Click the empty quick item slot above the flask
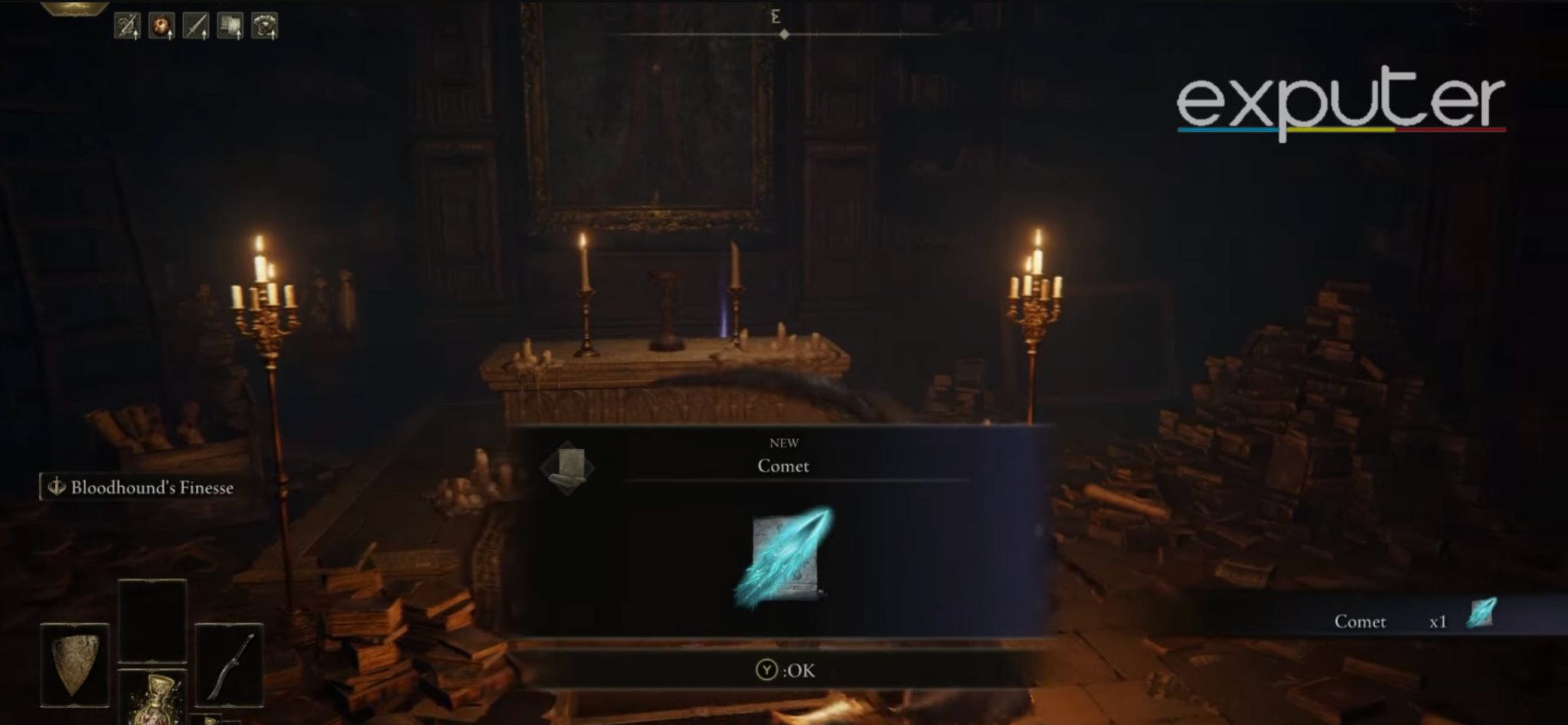The image size is (1568, 725). click(x=152, y=620)
